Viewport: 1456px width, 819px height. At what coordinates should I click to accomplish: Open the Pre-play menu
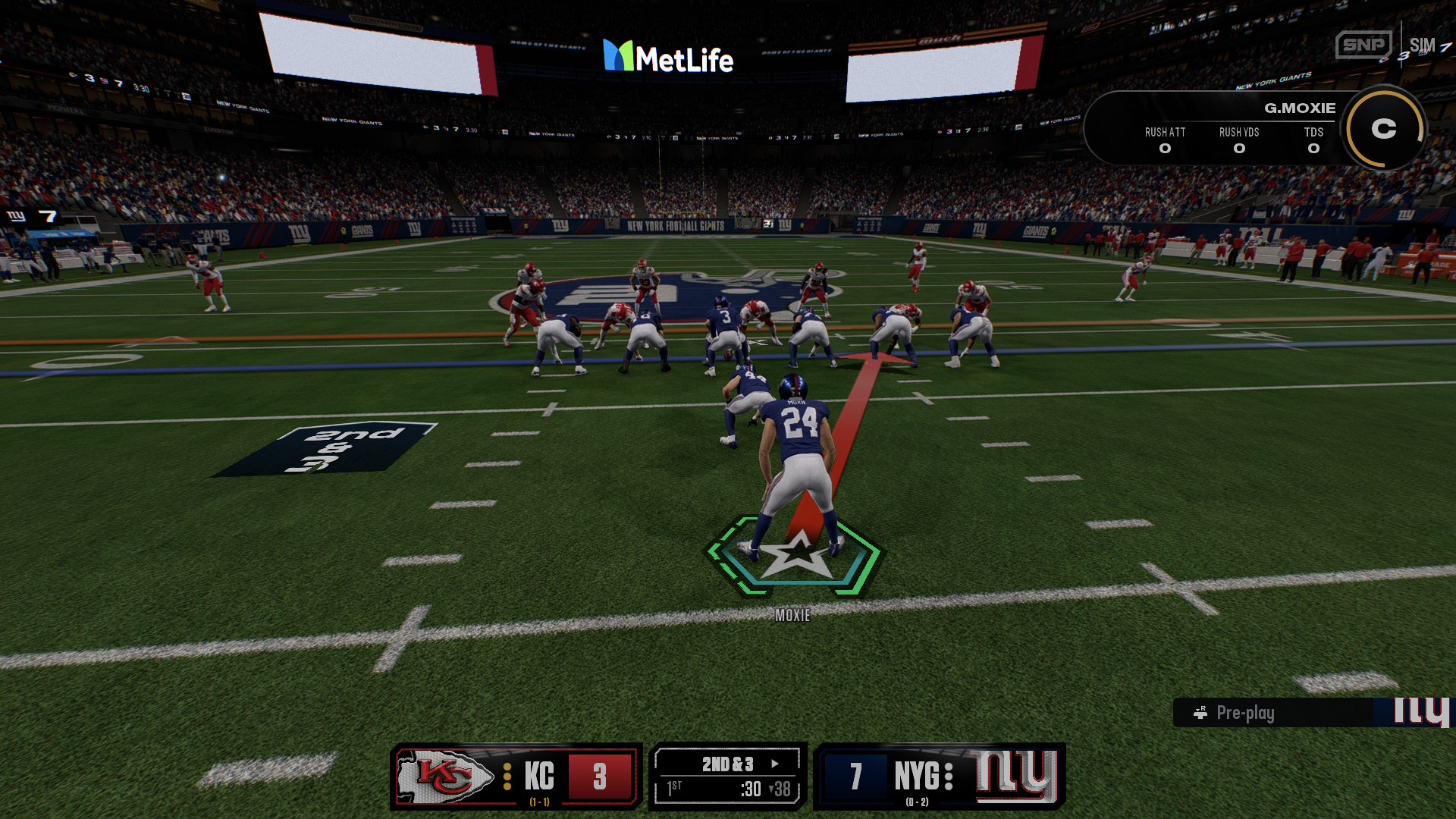(1244, 713)
